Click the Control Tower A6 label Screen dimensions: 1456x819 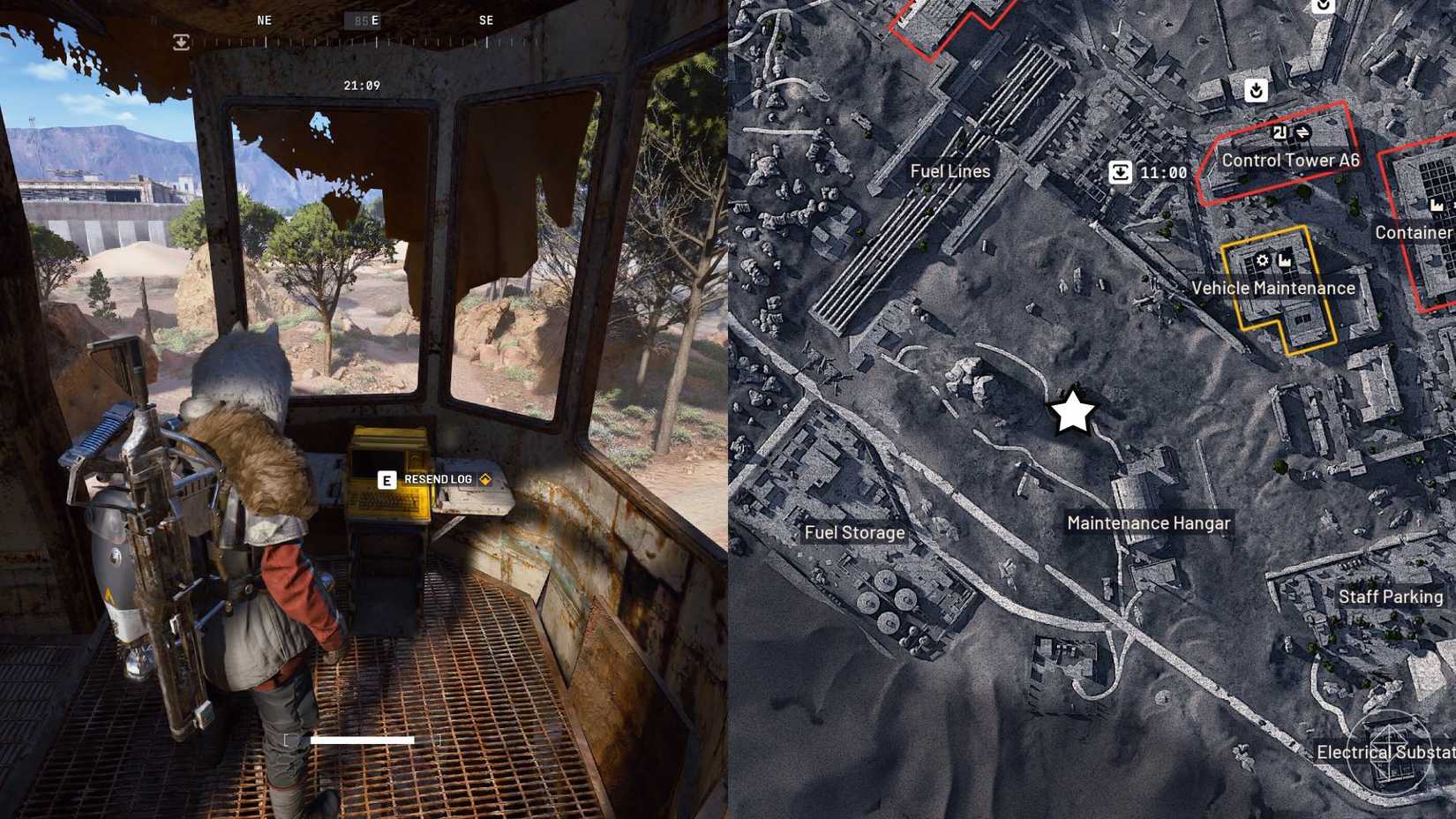point(1290,160)
